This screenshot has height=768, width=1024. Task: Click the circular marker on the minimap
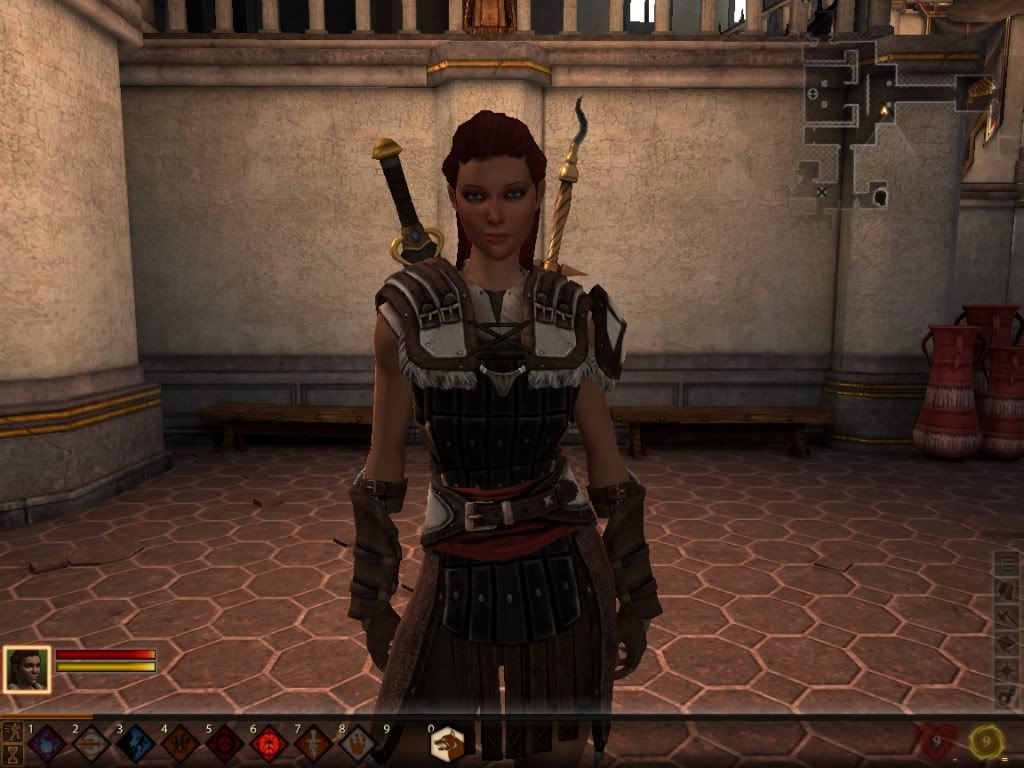pyautogui.click(x=812, y=94)
